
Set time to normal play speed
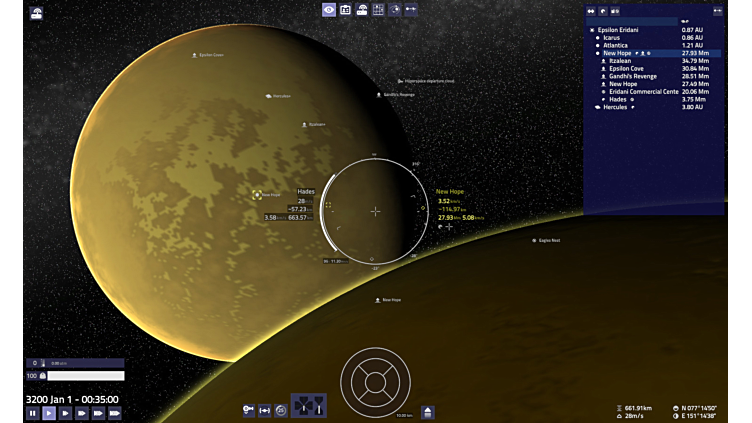[49, 413]
